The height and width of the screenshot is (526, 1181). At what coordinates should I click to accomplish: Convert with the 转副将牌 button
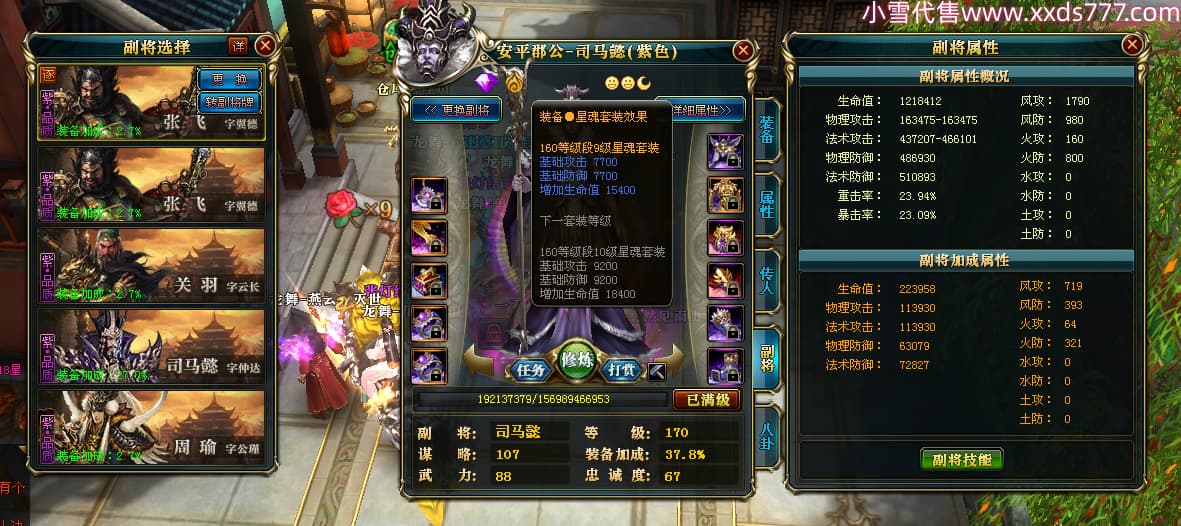pos(230,101)
